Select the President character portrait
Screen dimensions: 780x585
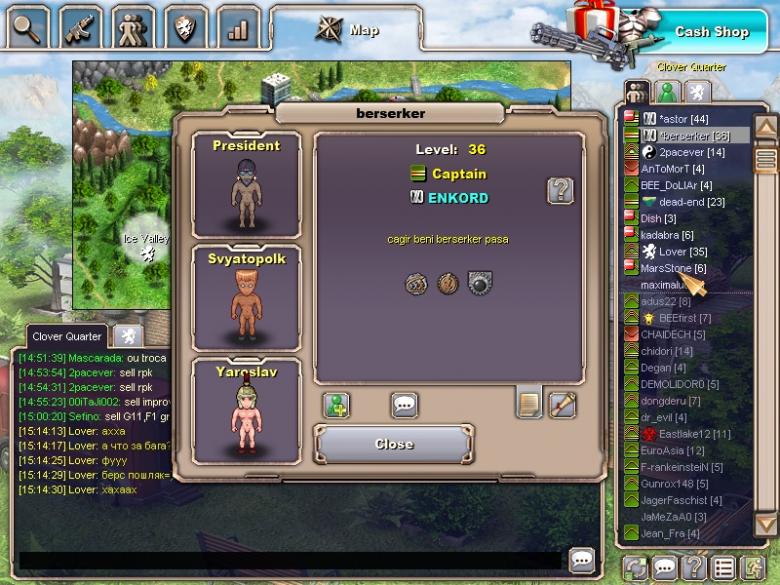click(x=246, y=184)
